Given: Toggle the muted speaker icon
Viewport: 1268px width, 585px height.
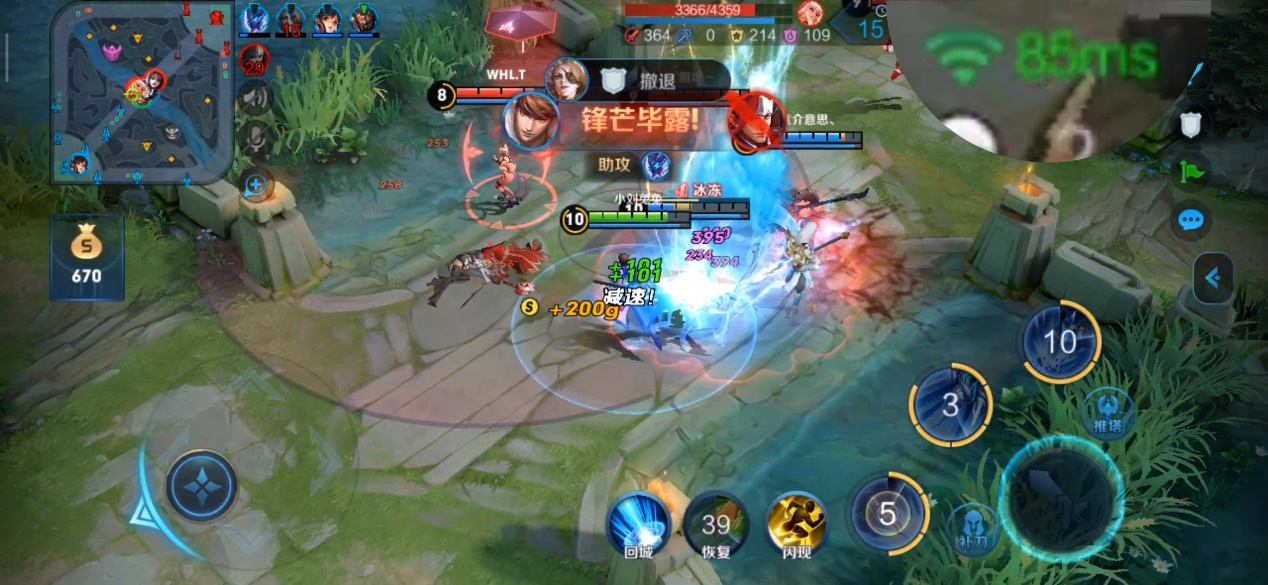Looking at the screenshot, I should pos(256,97).
